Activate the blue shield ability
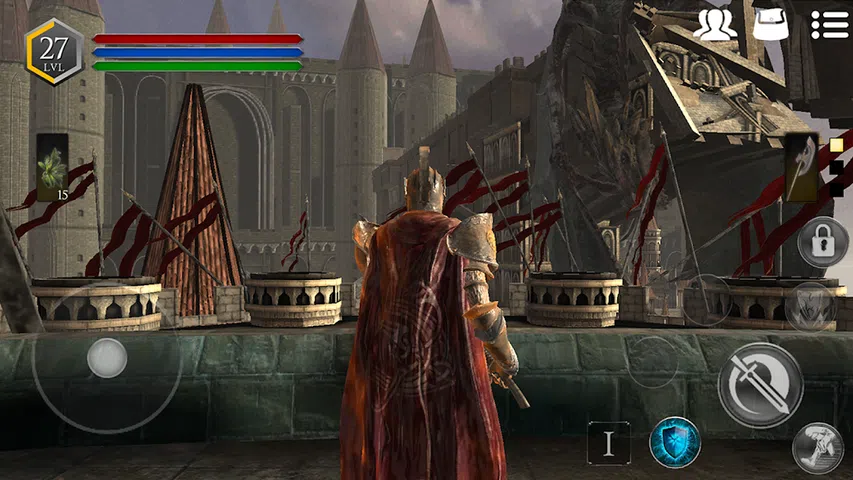The height and width of the screenshot is (480, 853). (675, 442)
